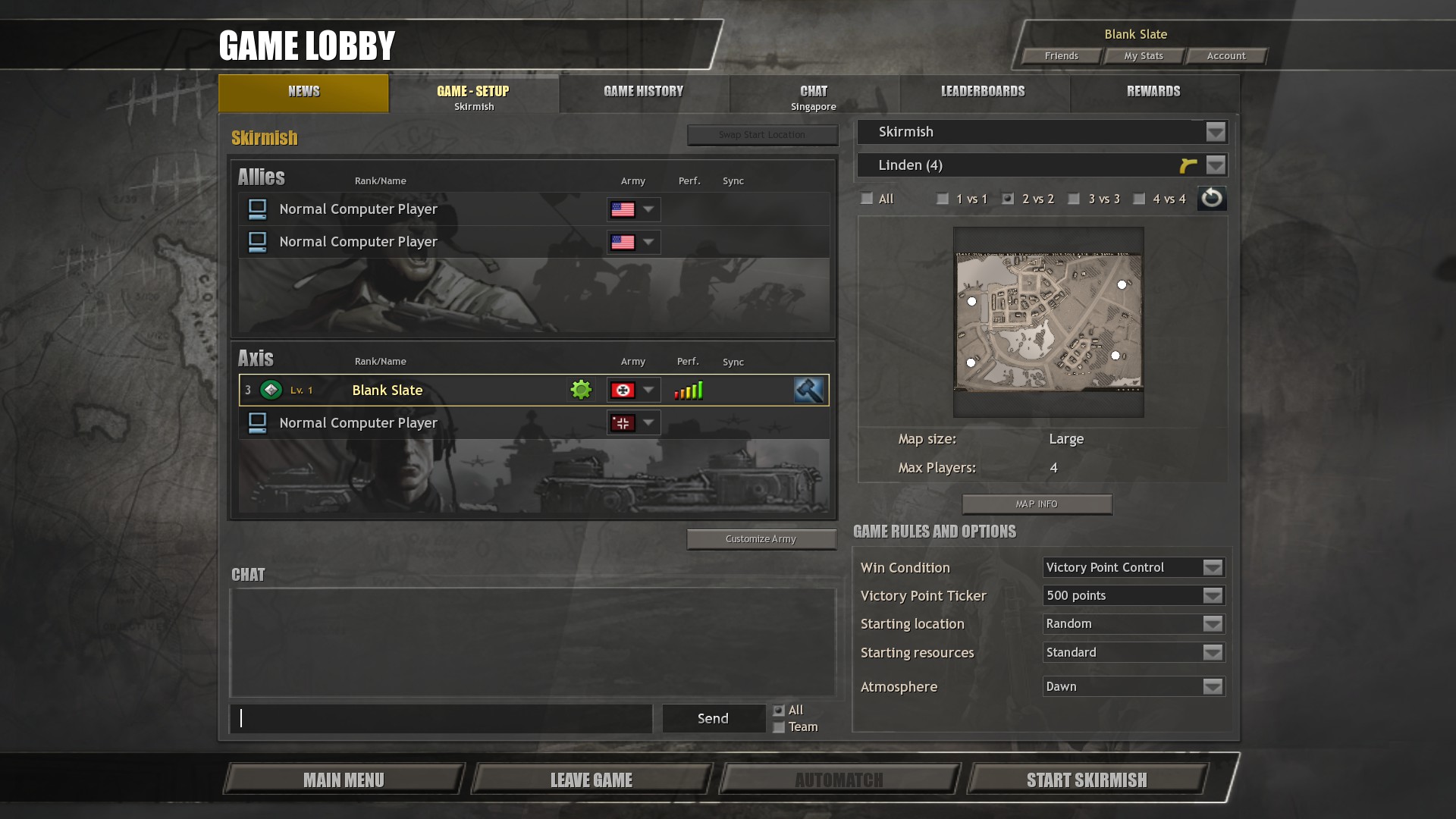Select the Team chat checkbox
The width and height of the screenshot is (1456, 819).
coord(779,728)
